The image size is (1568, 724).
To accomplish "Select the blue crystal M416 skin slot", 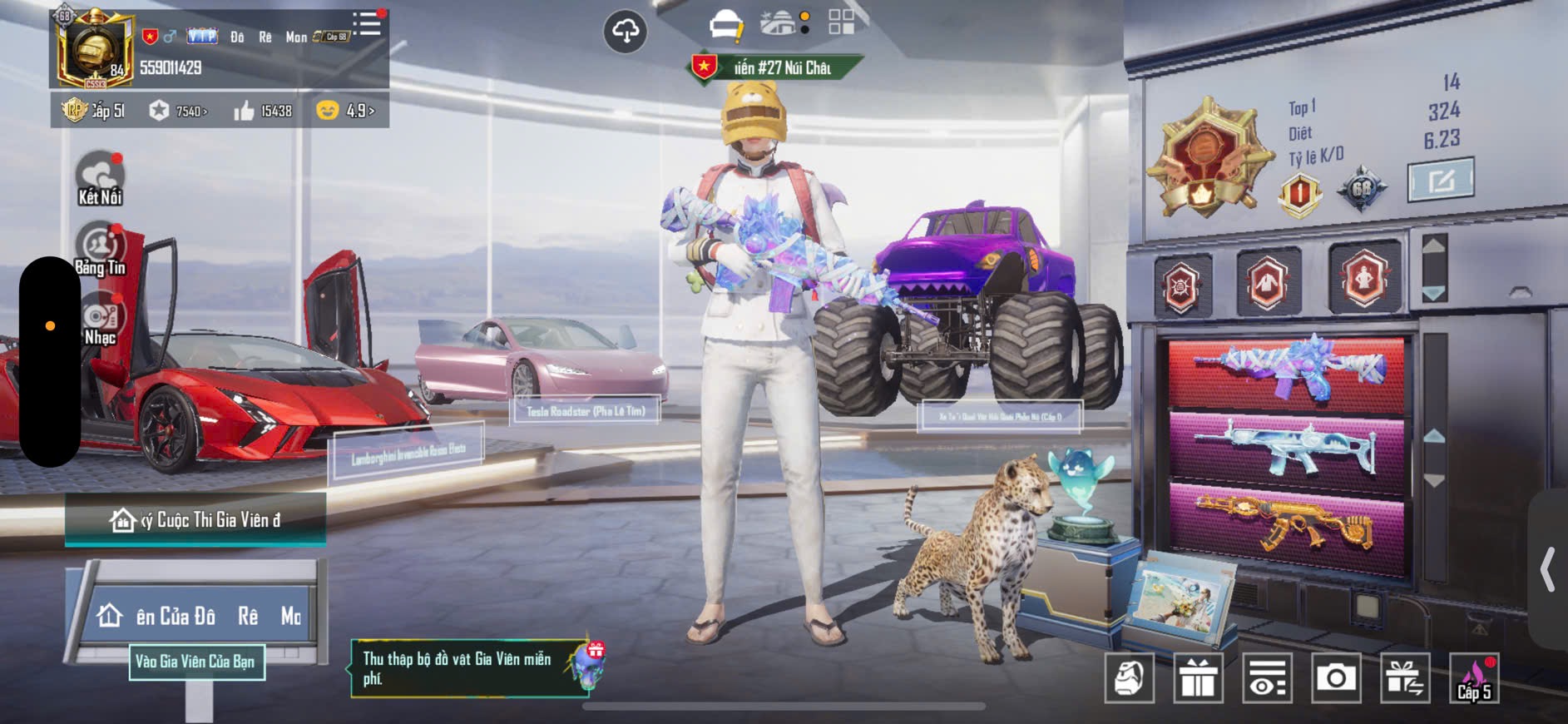I will pos(1287,373).
